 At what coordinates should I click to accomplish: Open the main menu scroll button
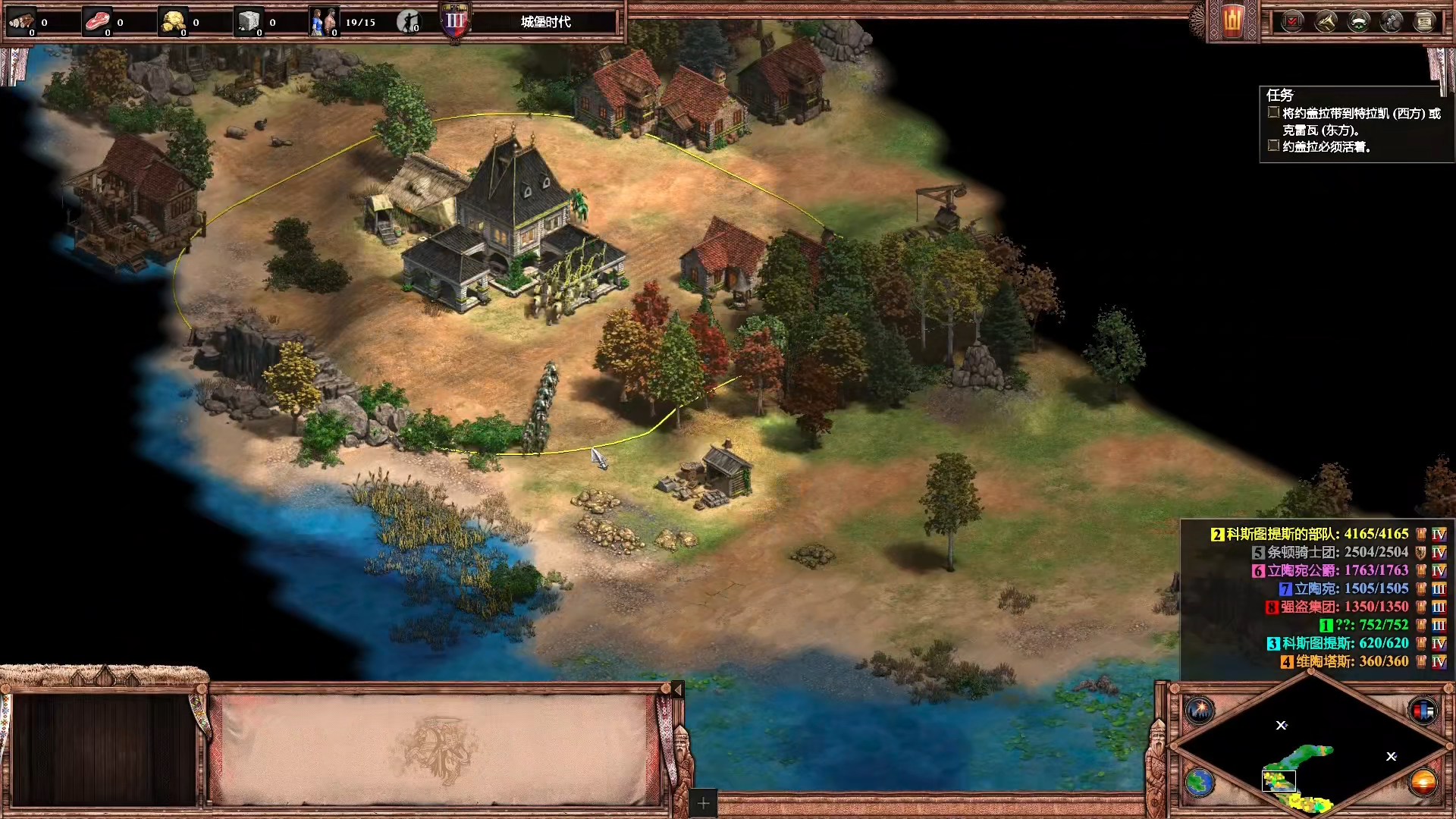pos(1425,21)
